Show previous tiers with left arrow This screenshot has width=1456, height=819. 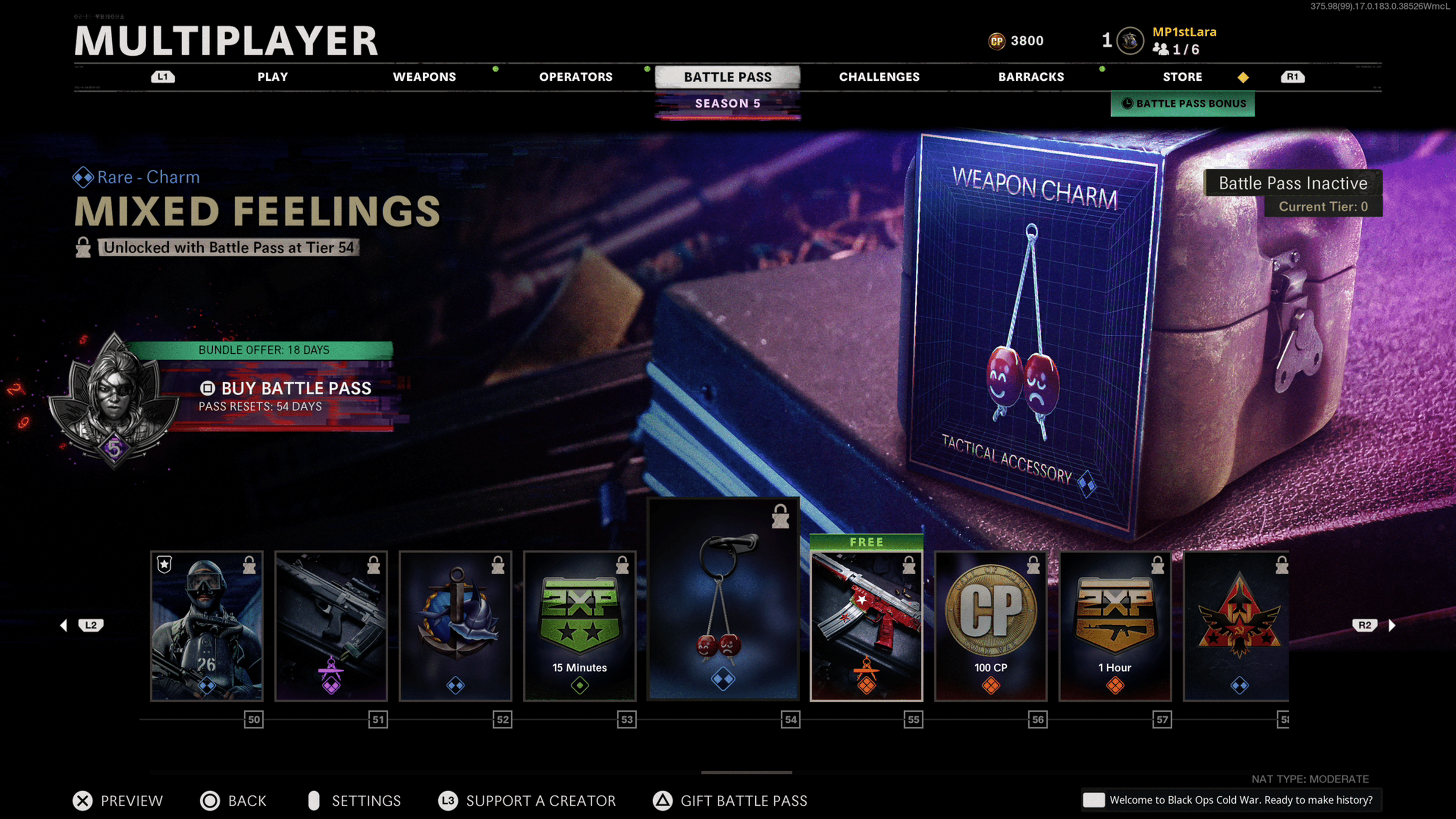[x=64, y=625]
